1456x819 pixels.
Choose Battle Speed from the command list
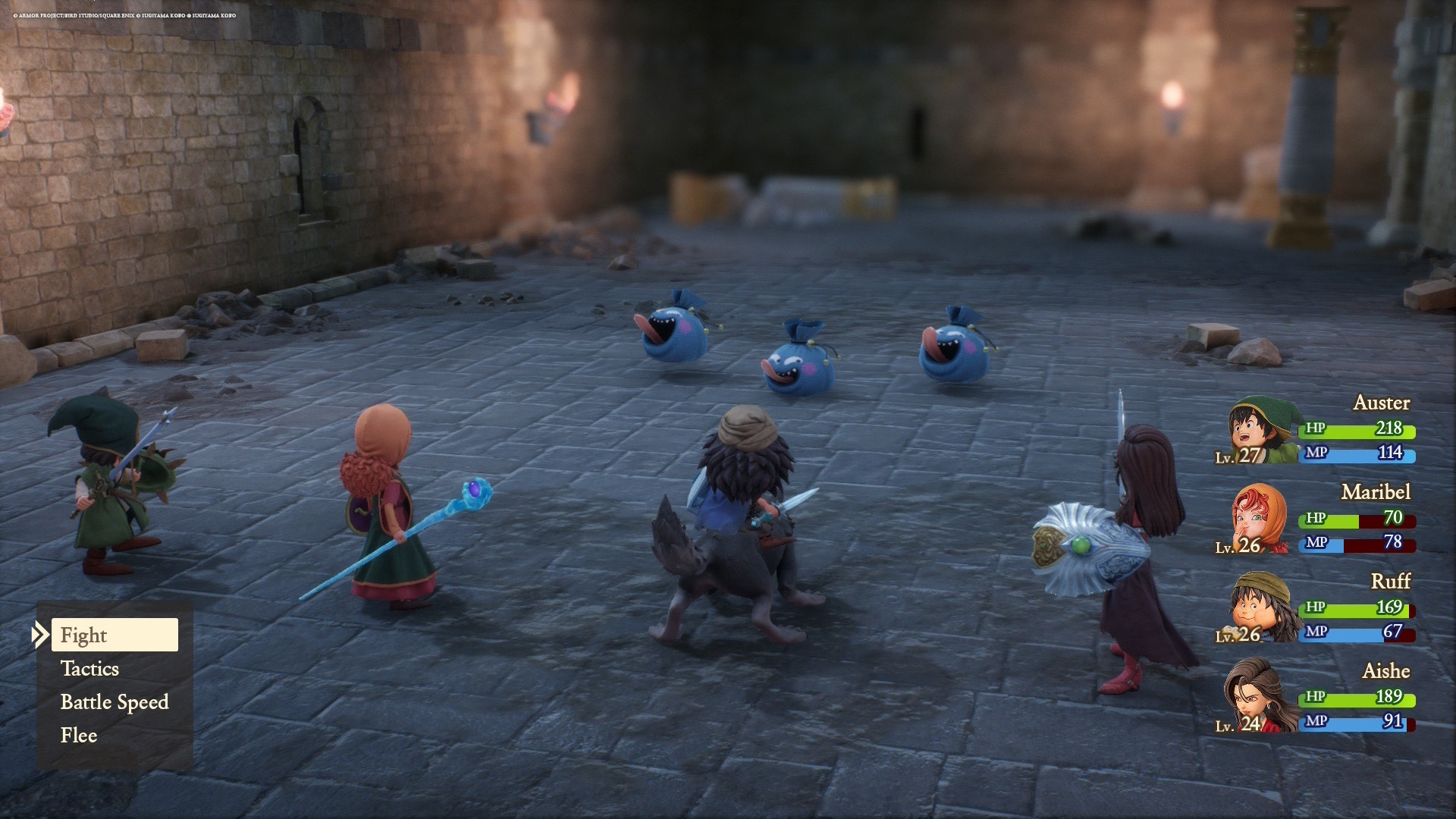tap(115, 702)
